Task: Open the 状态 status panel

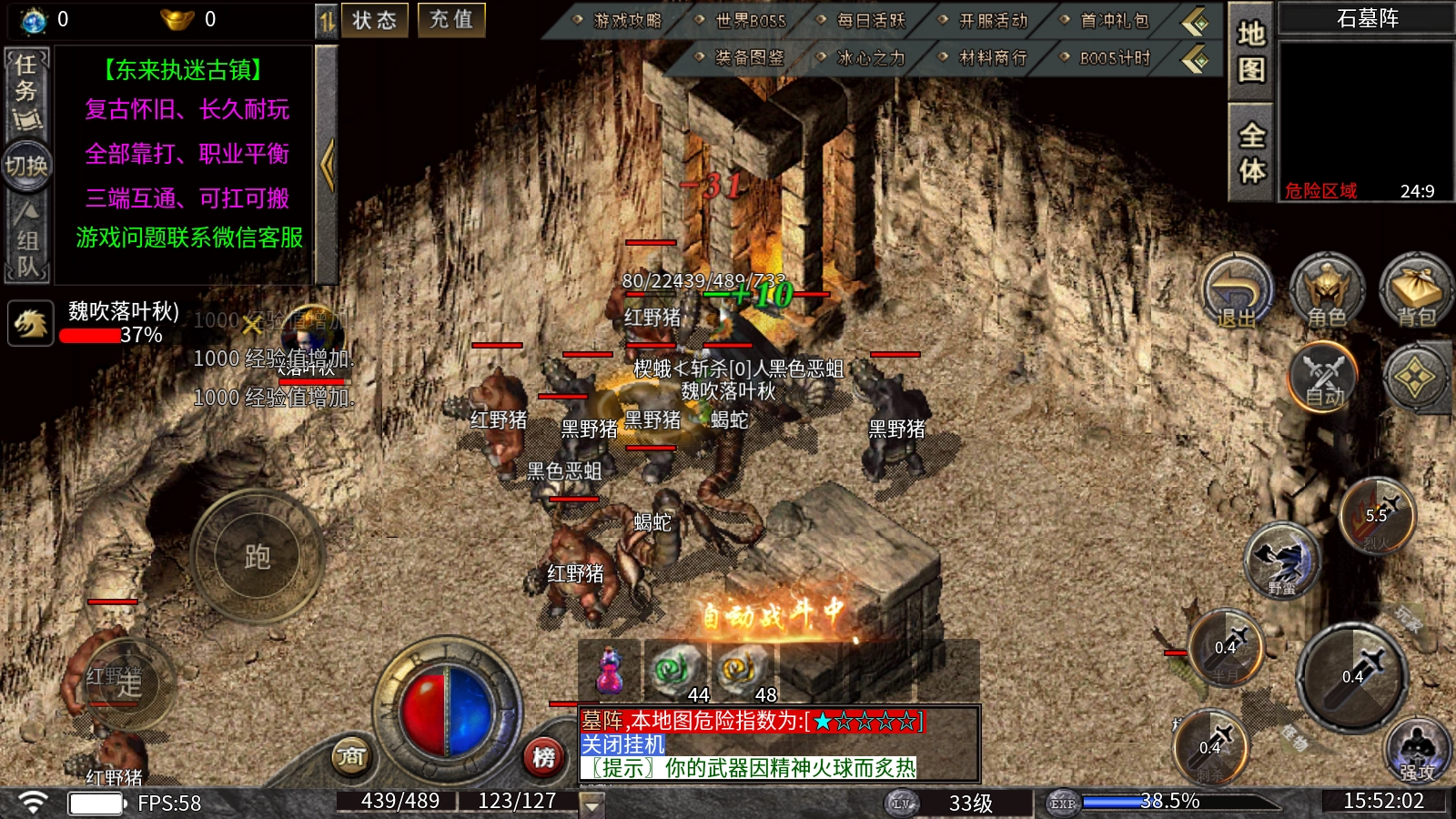Action: pos(374,20)
